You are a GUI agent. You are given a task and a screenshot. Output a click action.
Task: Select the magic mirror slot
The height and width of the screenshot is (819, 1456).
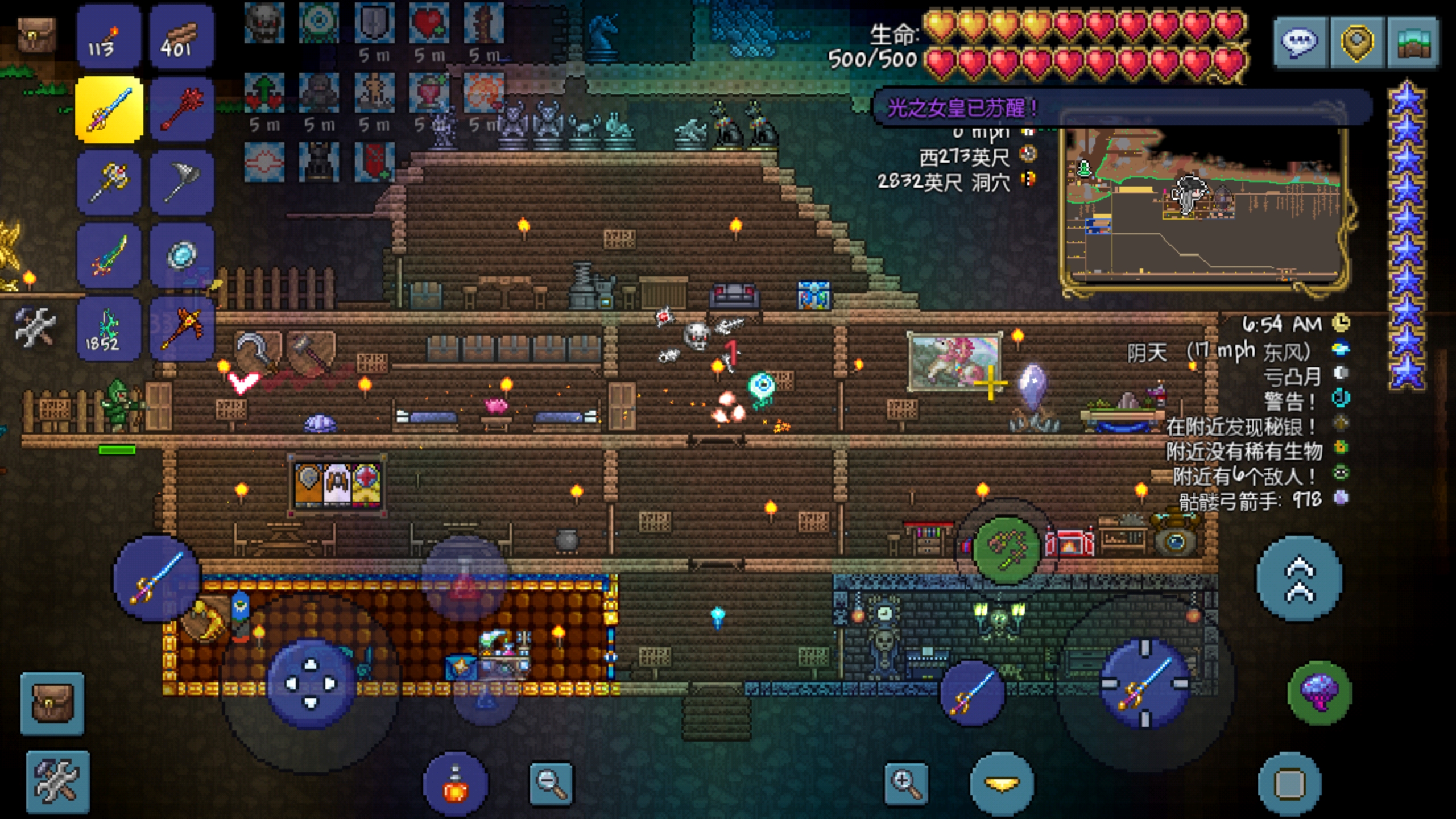(x=181, y=255)
